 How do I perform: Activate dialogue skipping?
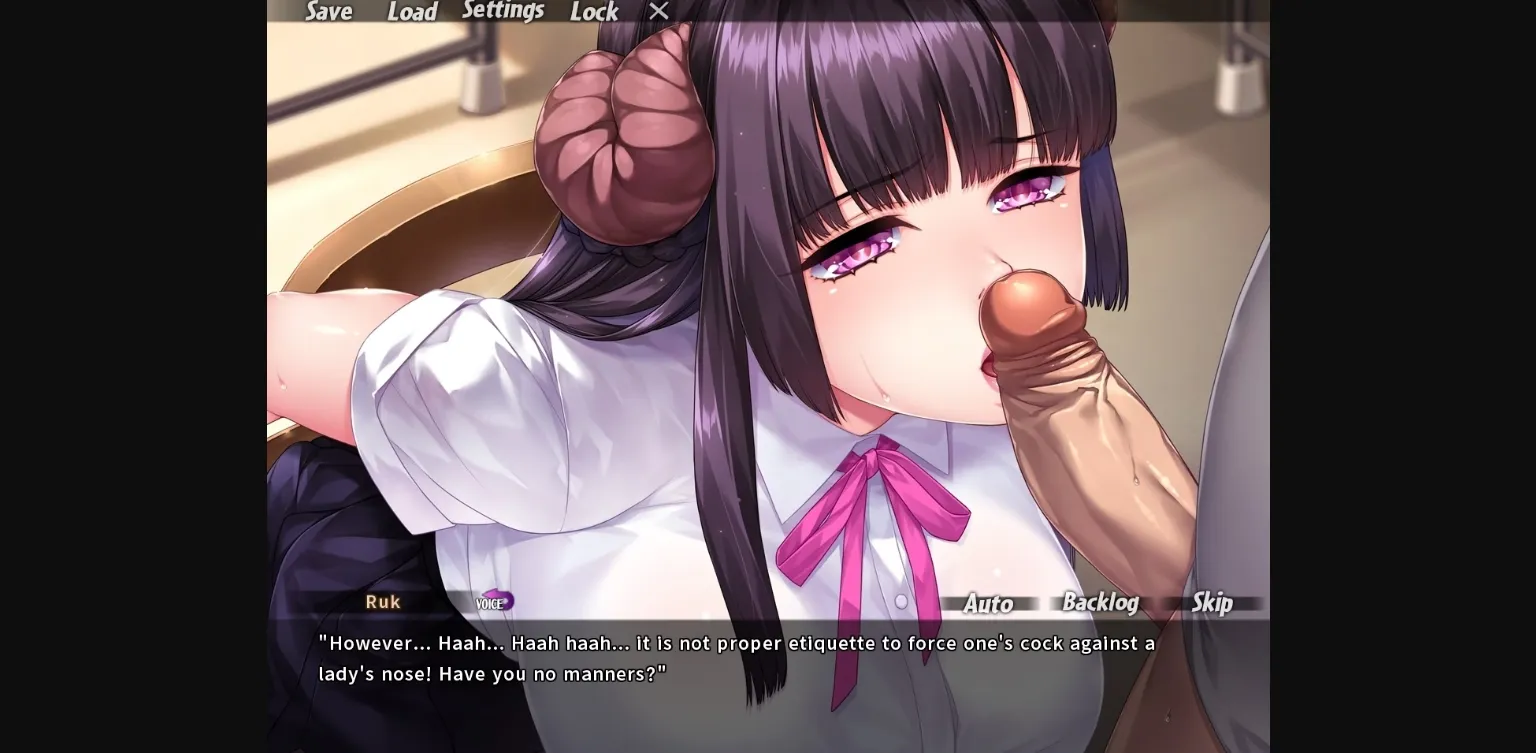(x=1213, y=604)
